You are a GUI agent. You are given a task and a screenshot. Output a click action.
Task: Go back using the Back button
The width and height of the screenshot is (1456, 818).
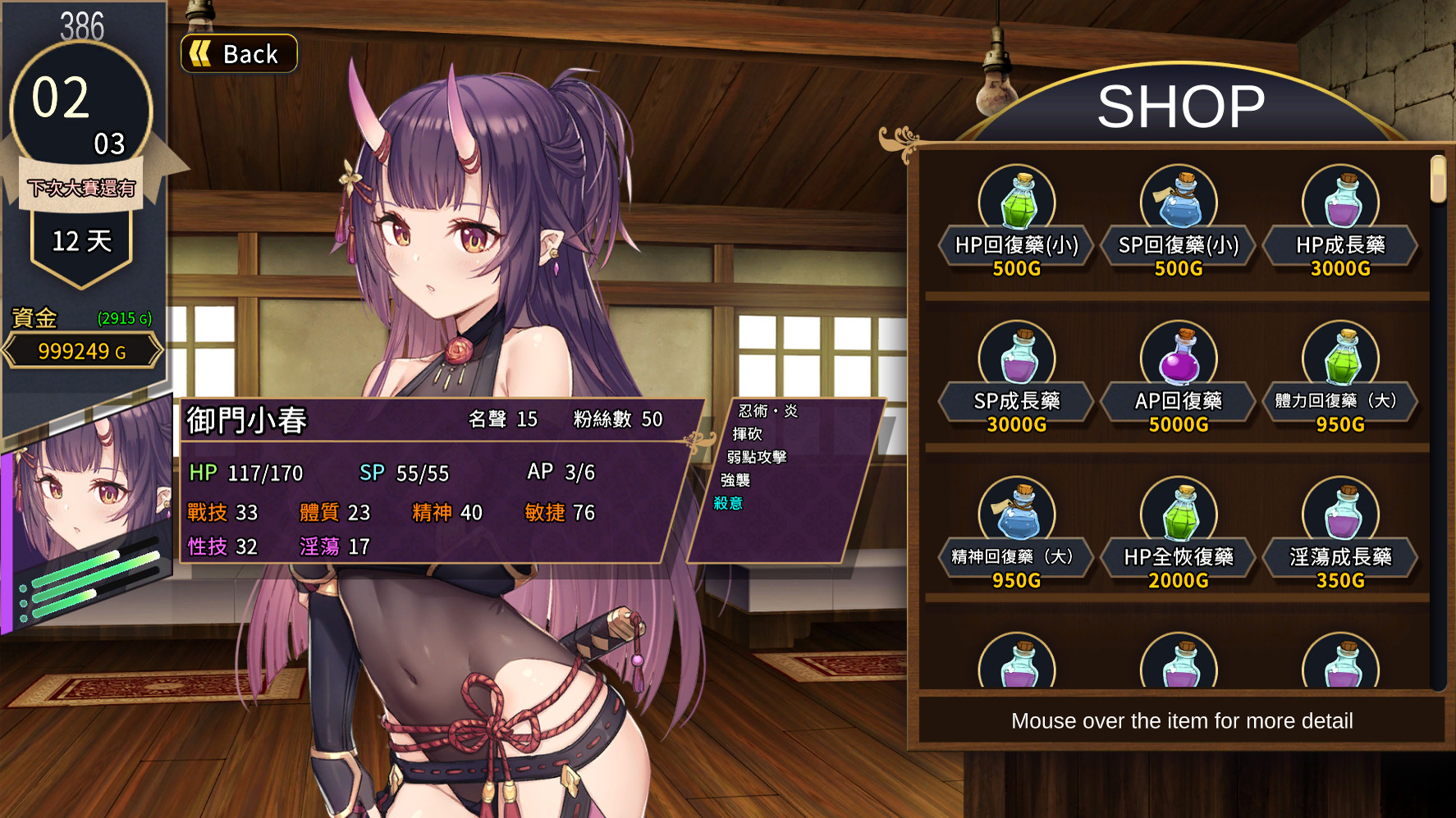[238, 54]
